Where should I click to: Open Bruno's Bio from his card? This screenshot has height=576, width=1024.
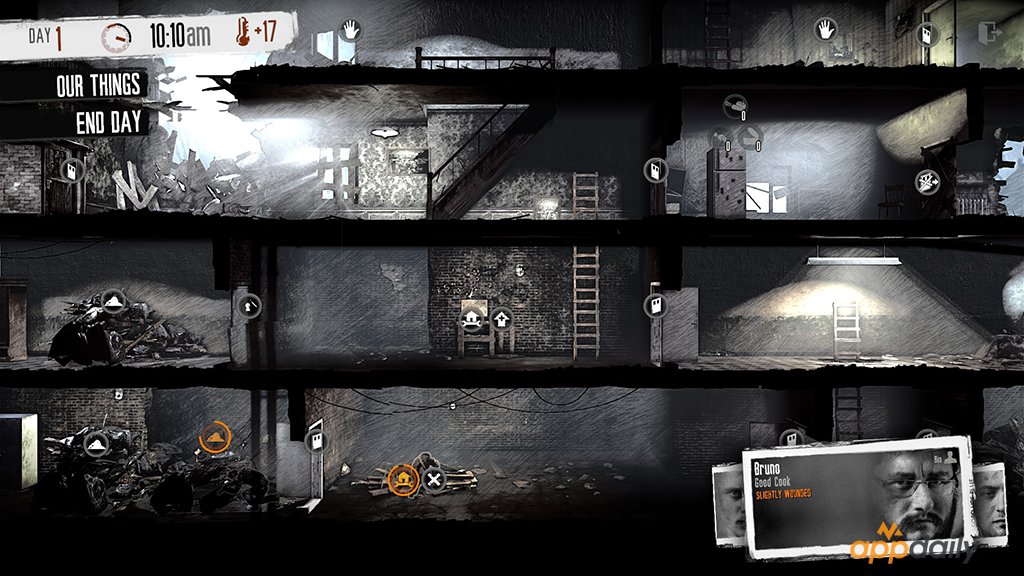945,456
